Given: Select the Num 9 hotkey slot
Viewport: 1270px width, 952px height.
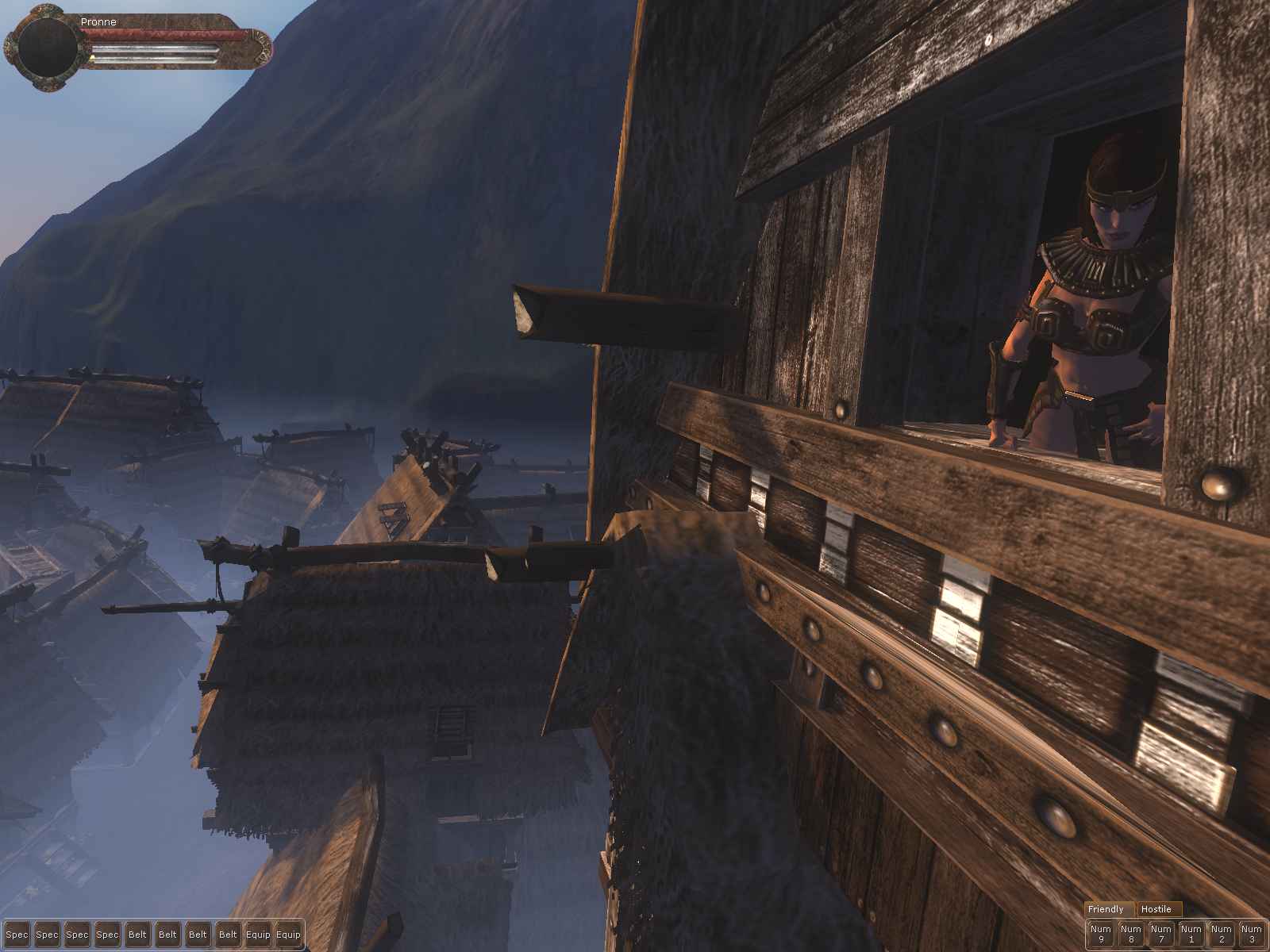Looking at the screenshot, I should click(1100, 934).
